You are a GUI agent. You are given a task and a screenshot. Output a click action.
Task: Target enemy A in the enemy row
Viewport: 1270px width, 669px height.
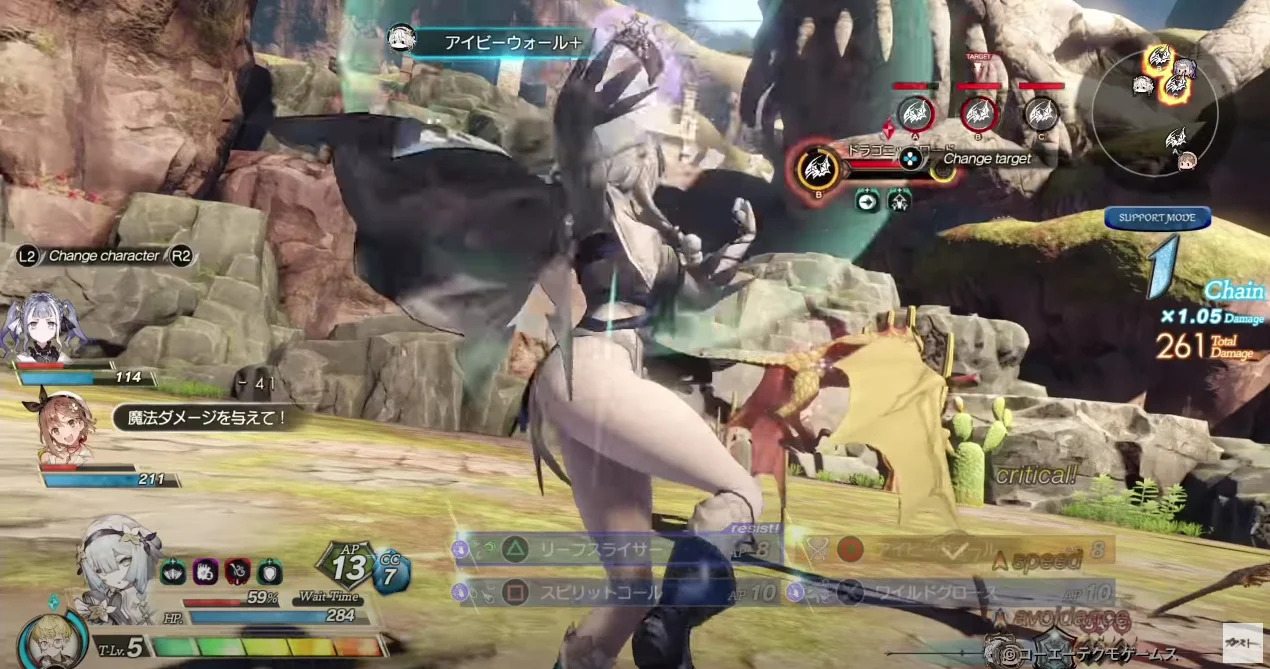(915, 113)
